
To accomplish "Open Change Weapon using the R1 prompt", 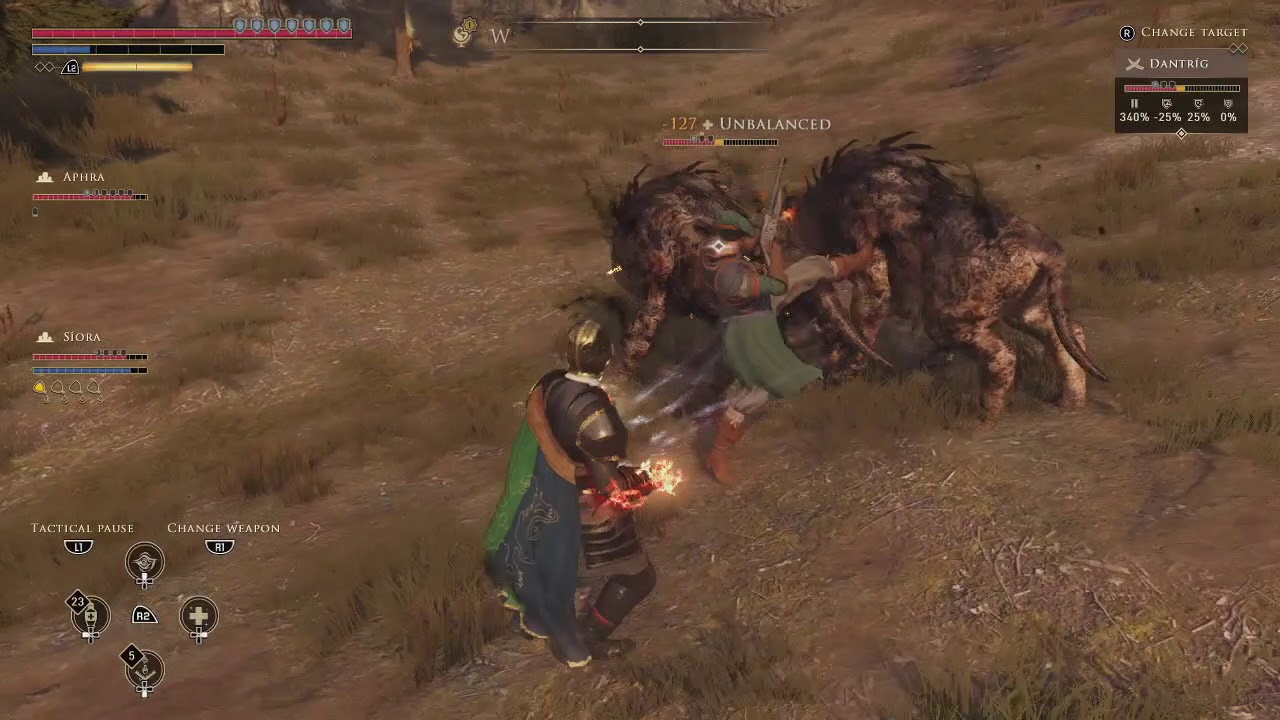I will [219, 547].
